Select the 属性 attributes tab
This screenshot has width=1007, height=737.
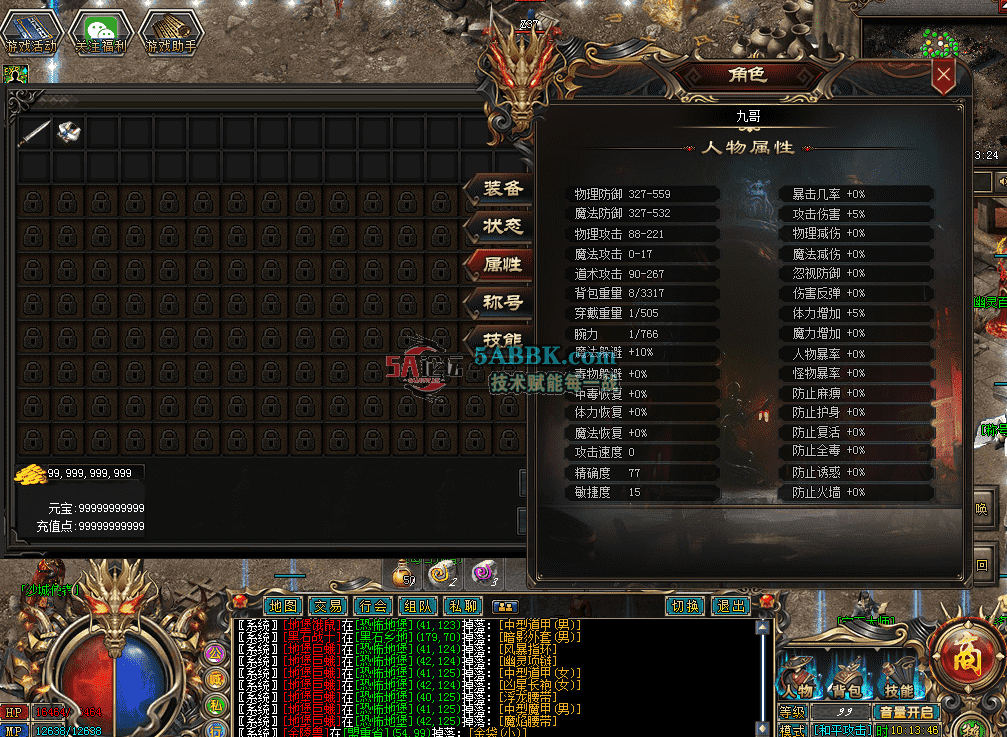tap(502, 264)
